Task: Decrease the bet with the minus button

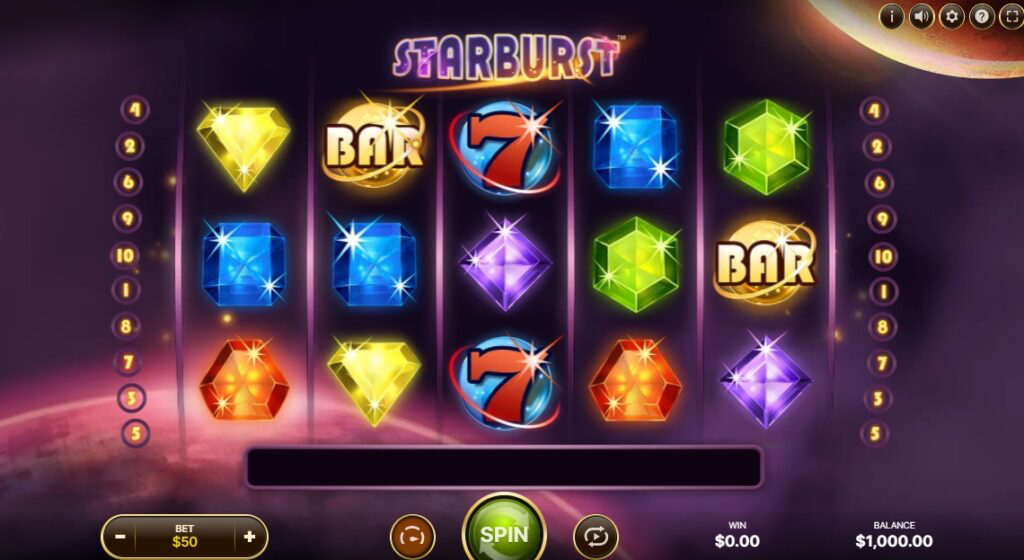Action: point(120,536)
